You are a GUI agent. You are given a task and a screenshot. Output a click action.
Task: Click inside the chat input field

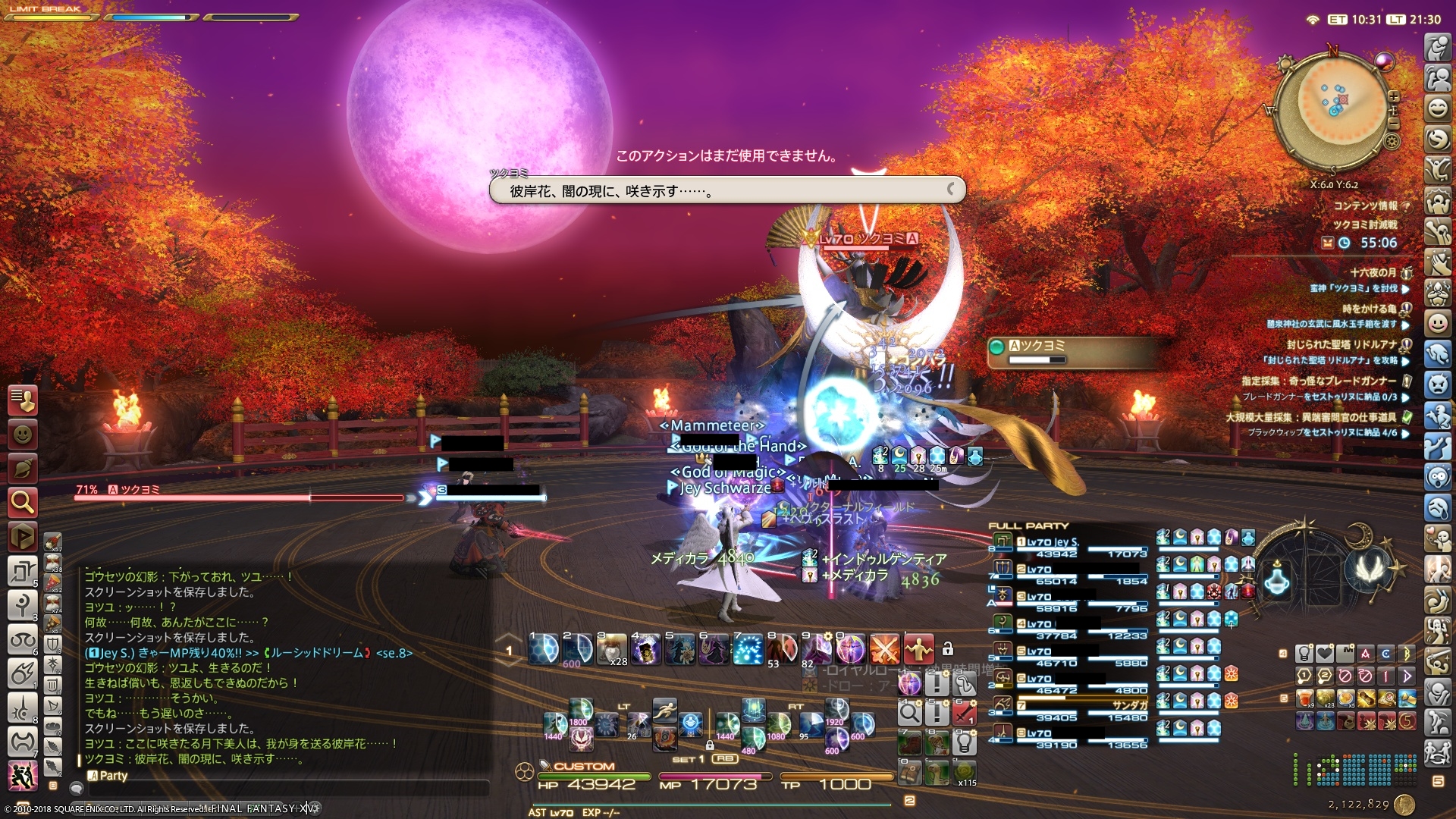point(288,790)
